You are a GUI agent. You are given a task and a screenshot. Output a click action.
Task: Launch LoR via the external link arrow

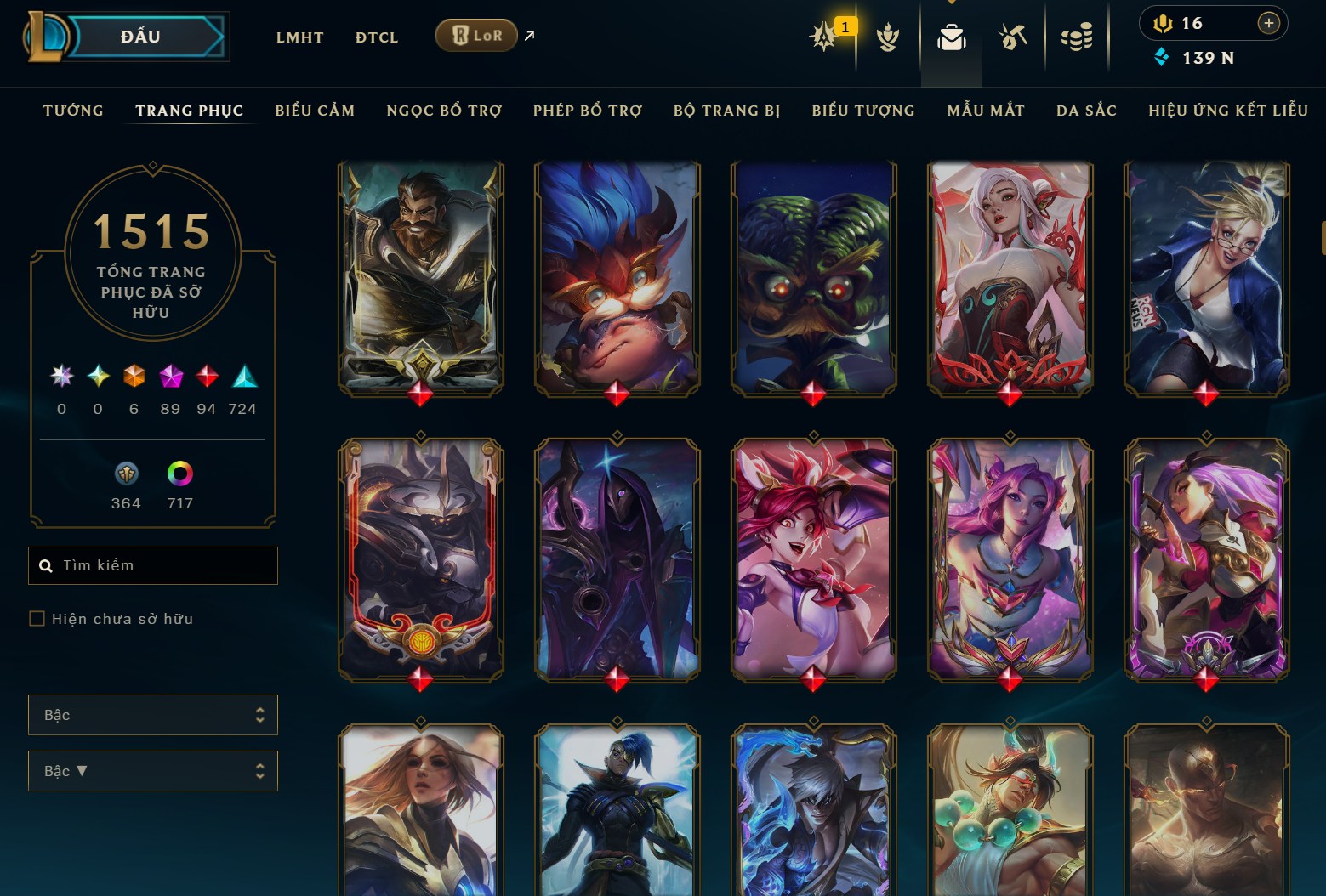click(x=529, y=36)
